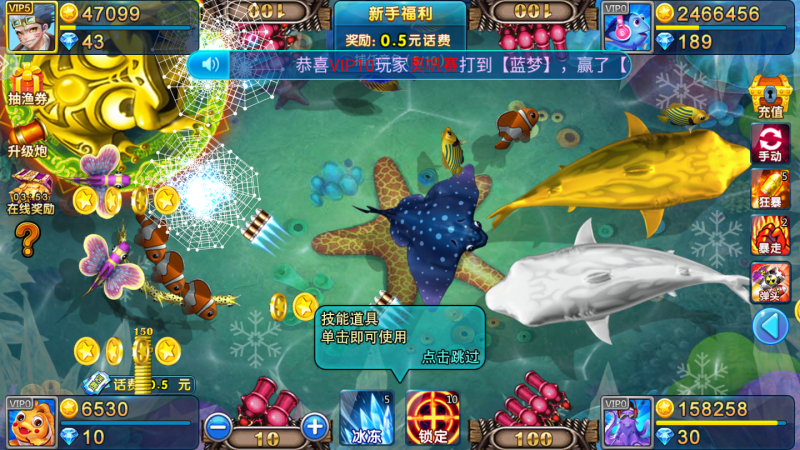Viewport: 800px width, 450px height.
Task: Open the 新手福利 newbie bonus panel
Action: pyautogui.click(x=399, y=26)
